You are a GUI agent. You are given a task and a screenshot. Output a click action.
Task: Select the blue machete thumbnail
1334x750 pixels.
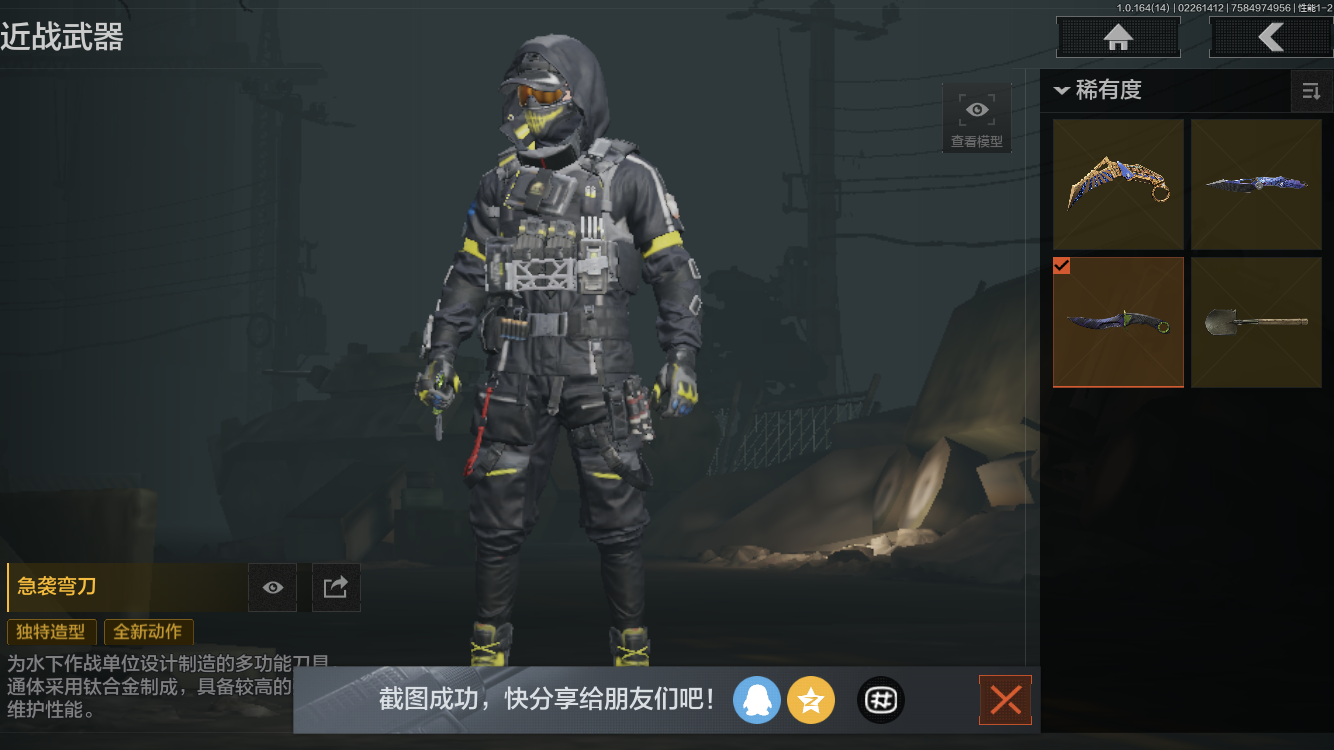point(1256,184)
